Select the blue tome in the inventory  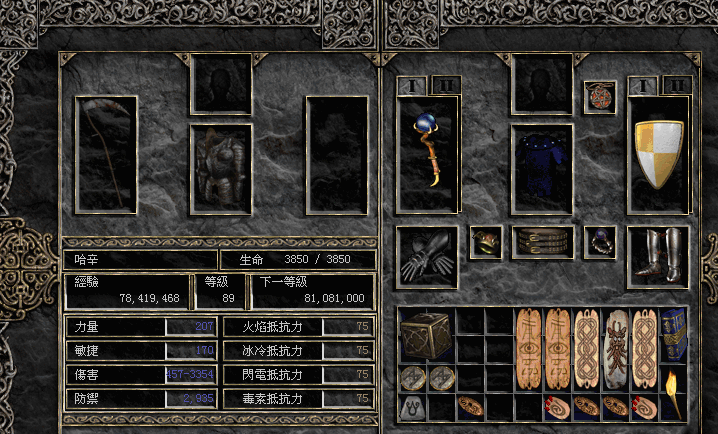[674, 335]
